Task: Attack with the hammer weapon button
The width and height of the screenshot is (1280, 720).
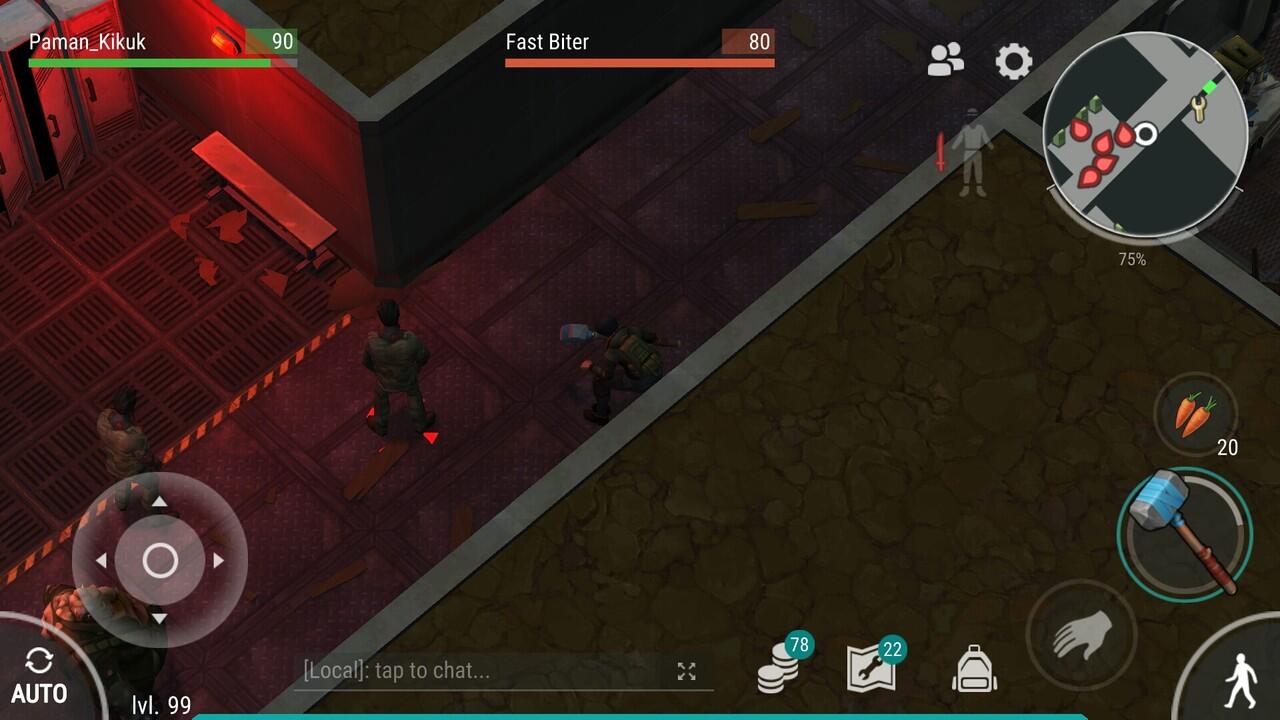Action: pyautogui.click(x=1185, y=531)
